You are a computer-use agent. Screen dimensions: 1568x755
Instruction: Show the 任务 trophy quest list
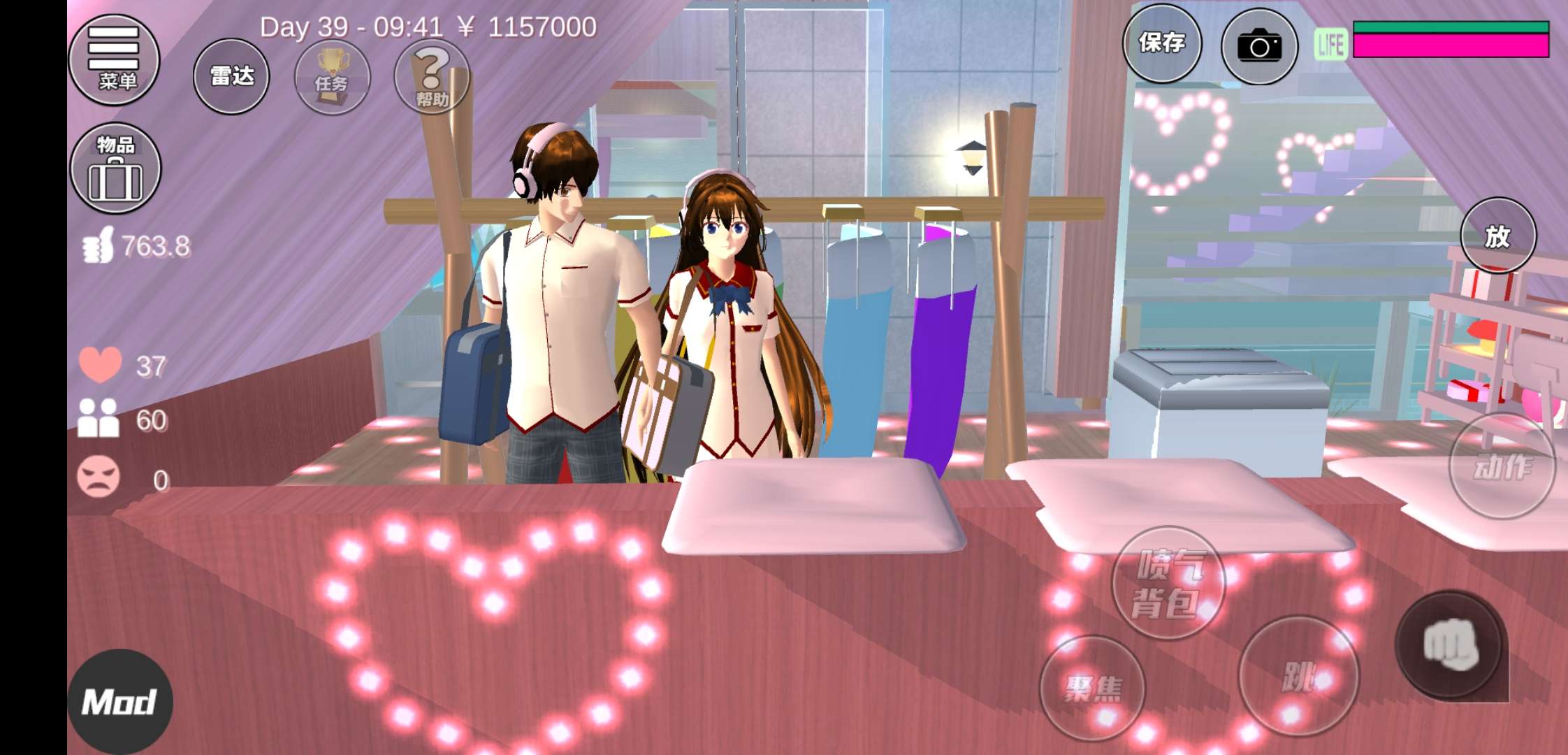(332, 78)
